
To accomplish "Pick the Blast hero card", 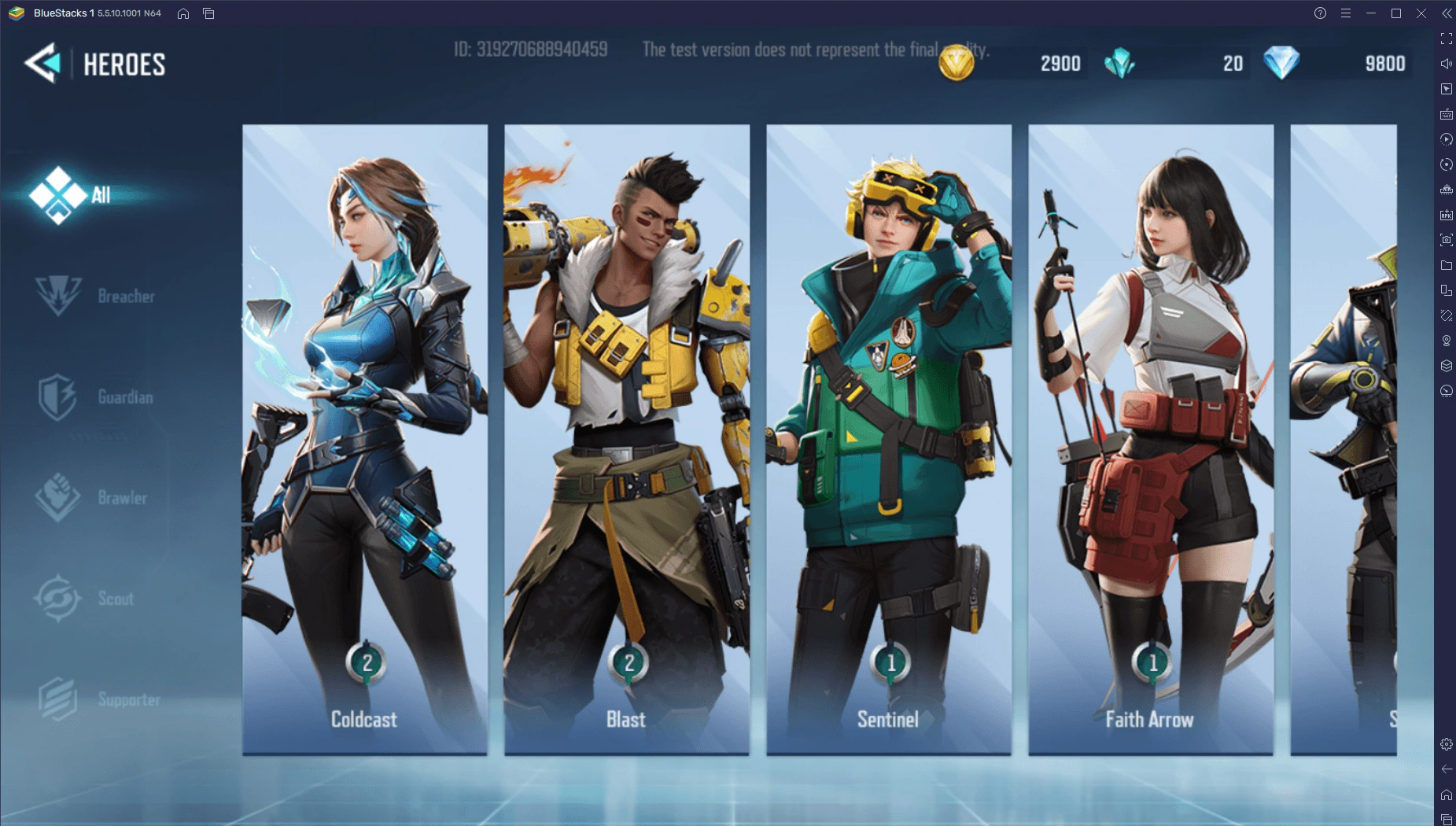I will [x=627, y=439].
